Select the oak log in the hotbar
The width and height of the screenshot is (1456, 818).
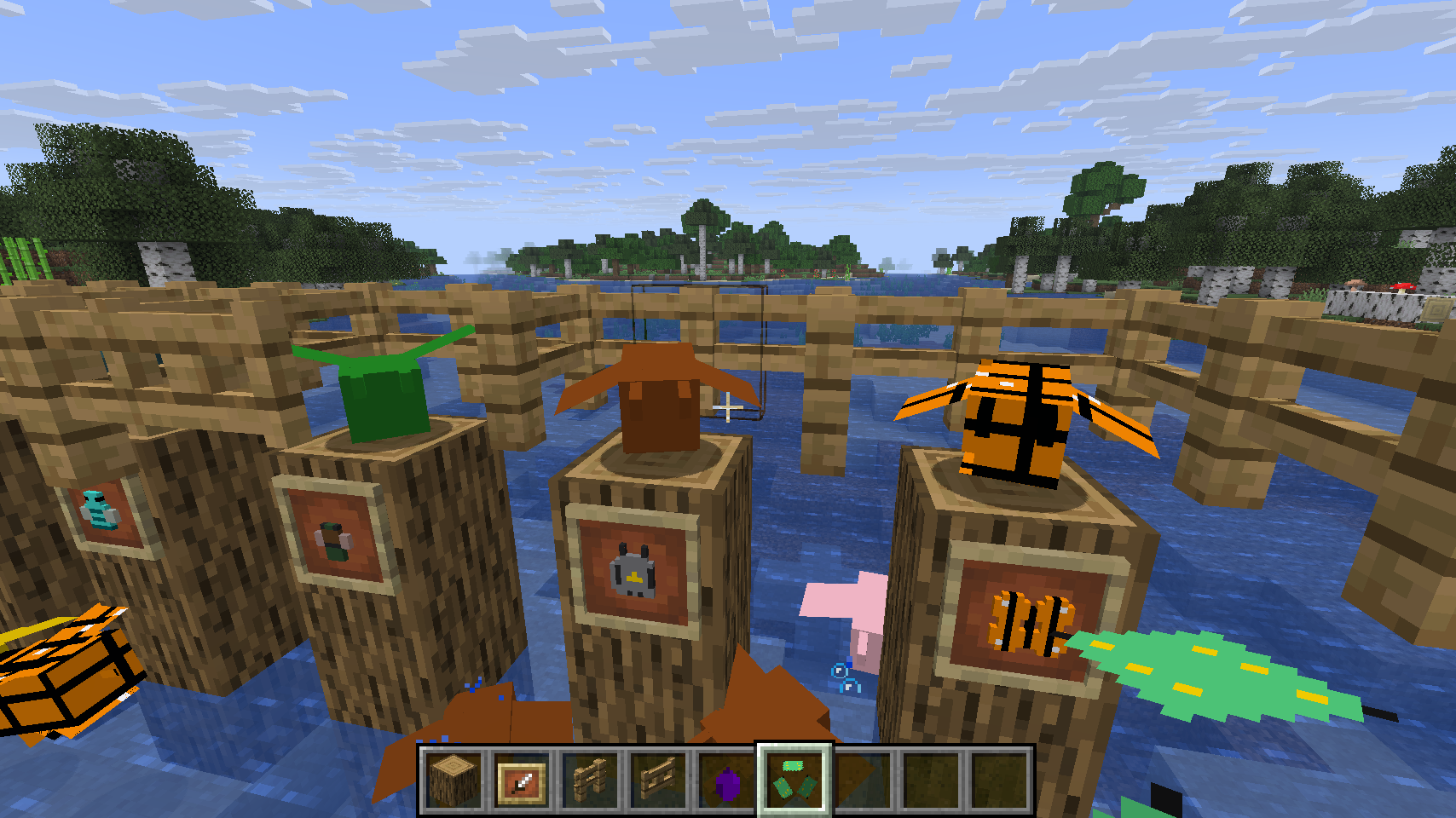[x=452, y=781]
